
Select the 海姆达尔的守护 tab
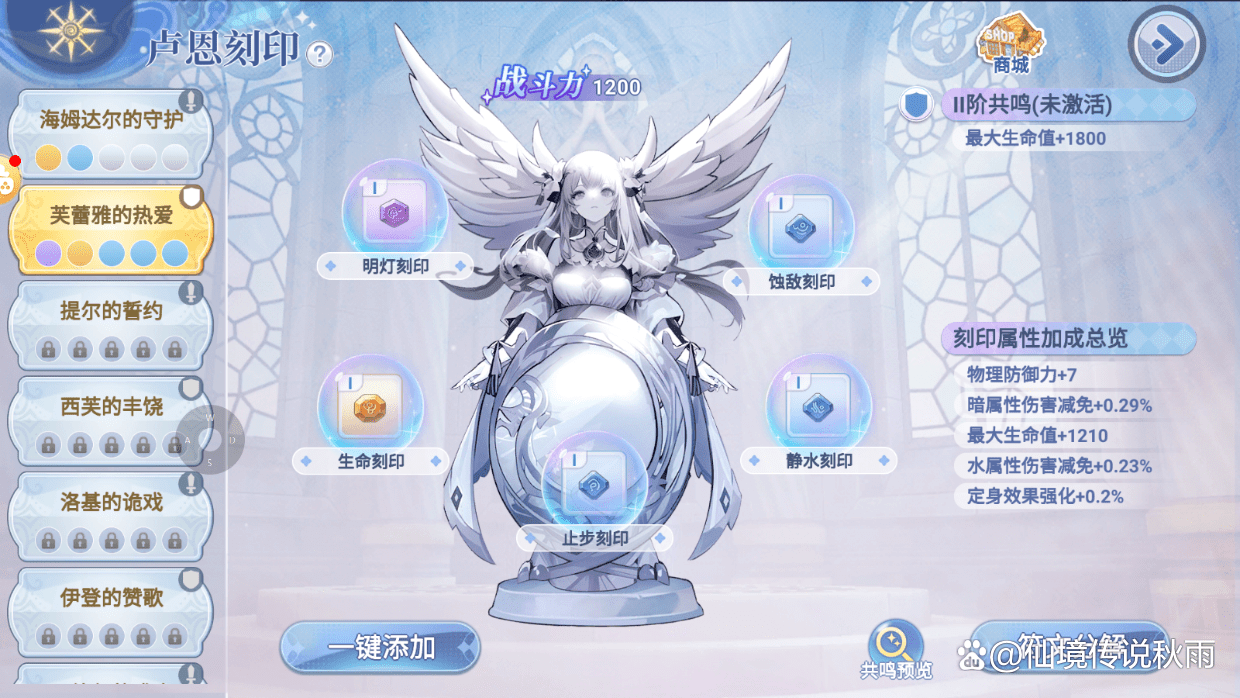click(110, 133)
